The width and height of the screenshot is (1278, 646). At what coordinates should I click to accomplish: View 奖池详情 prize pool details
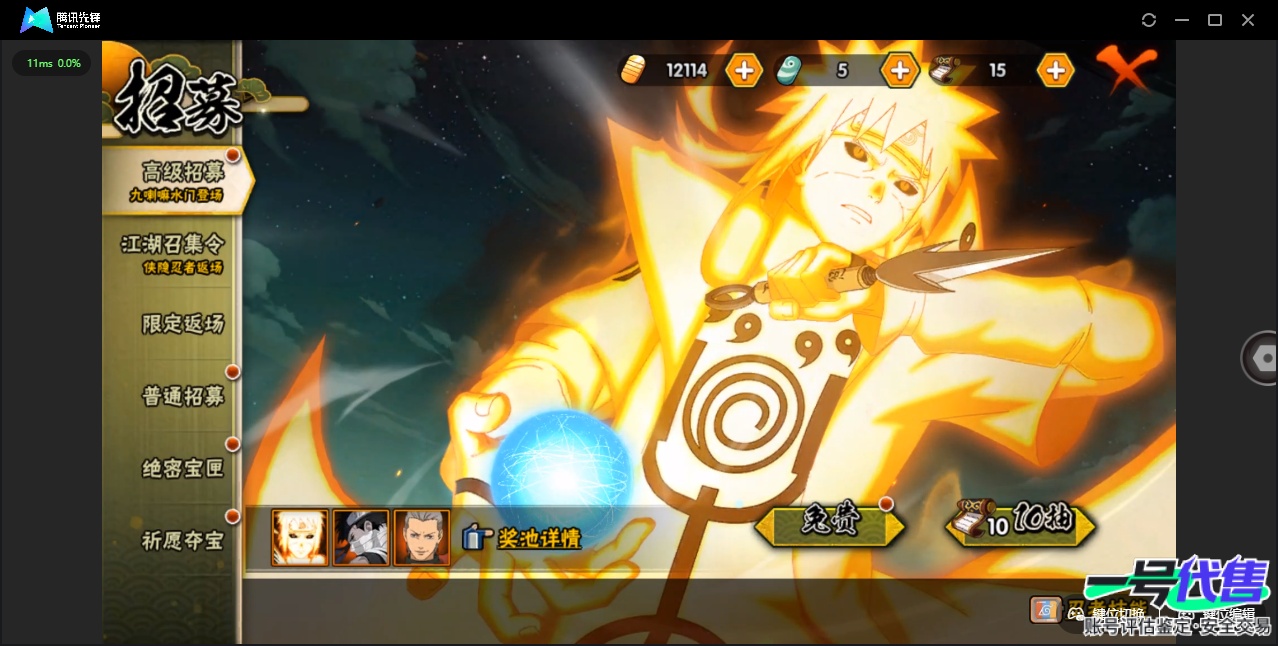click(x=524, y=538)
